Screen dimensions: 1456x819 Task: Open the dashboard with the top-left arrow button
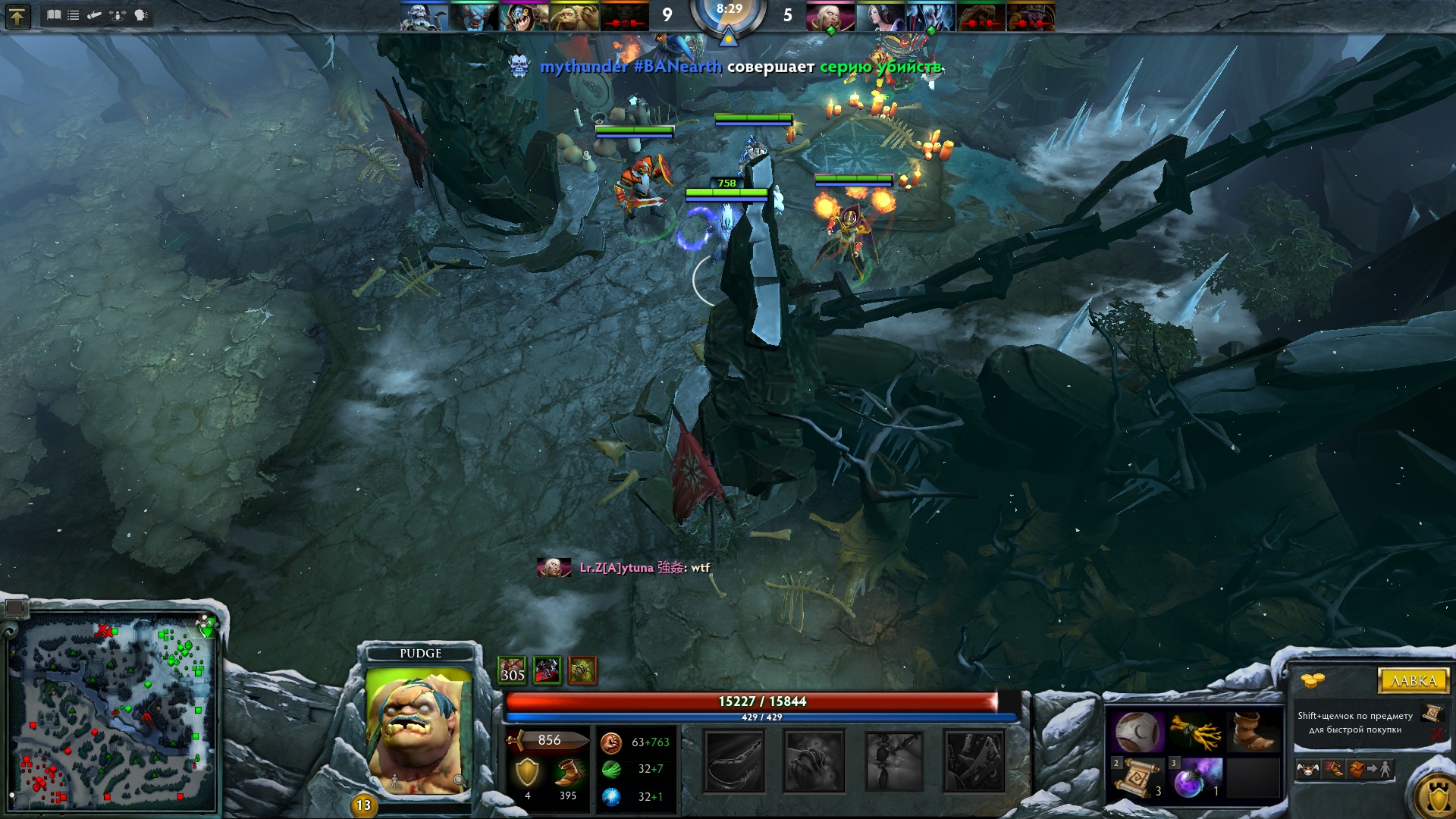coord(17,16)
